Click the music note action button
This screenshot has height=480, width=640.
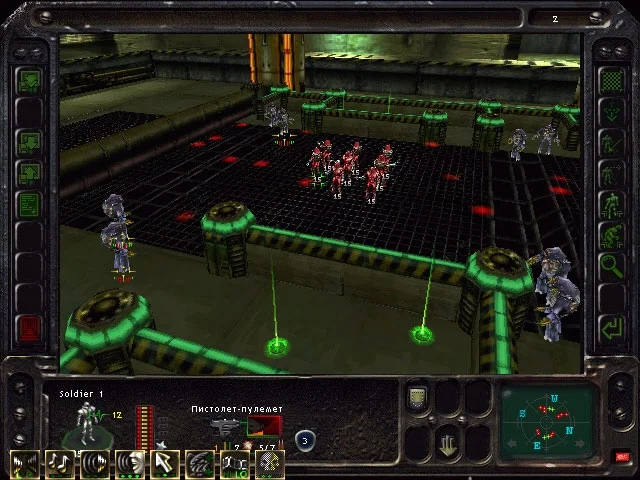click(x=60, y=464)
